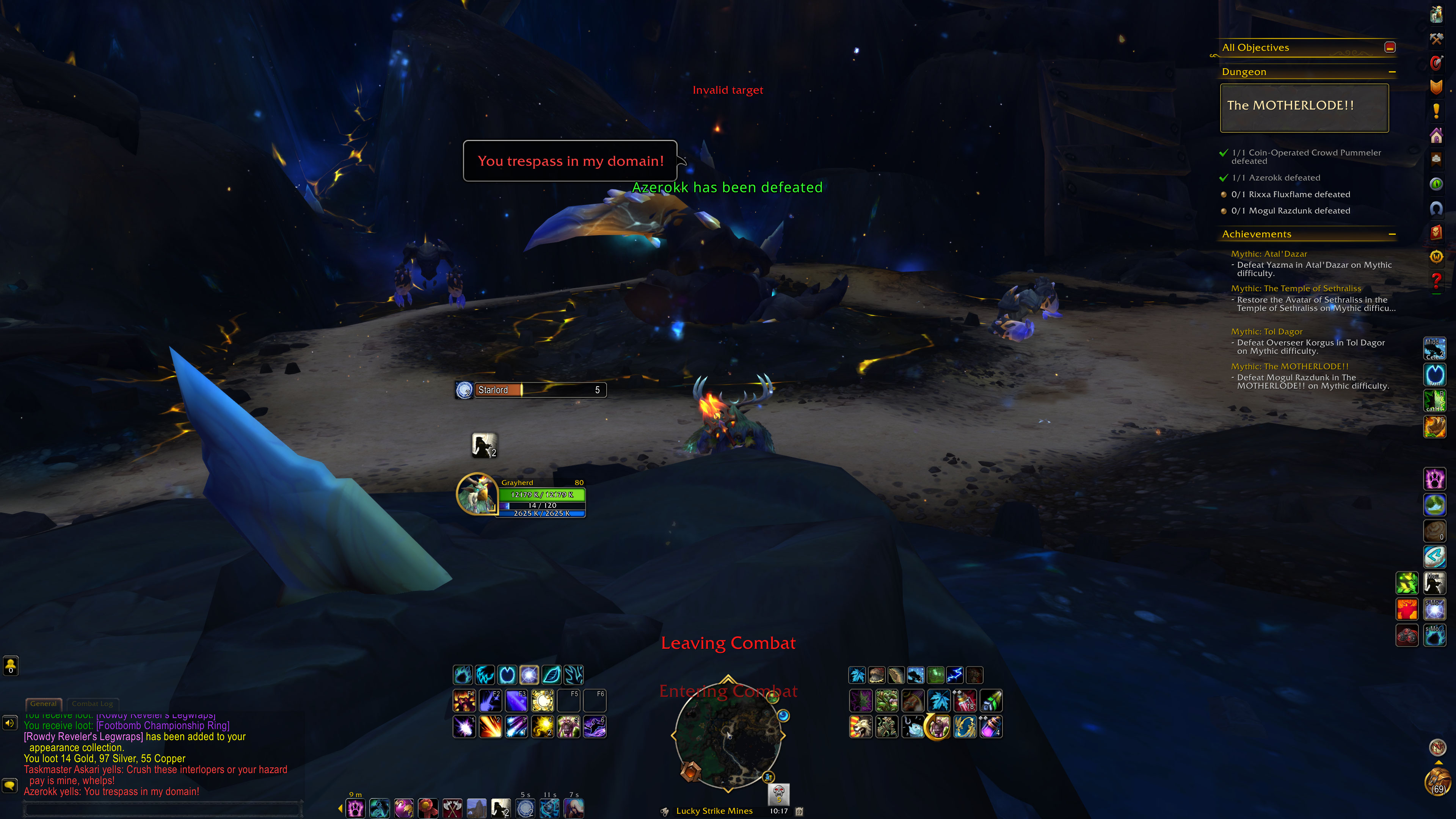Collapse the All Objectives tracker
Screen dimensions: 1456x819
coord(1390,47)
